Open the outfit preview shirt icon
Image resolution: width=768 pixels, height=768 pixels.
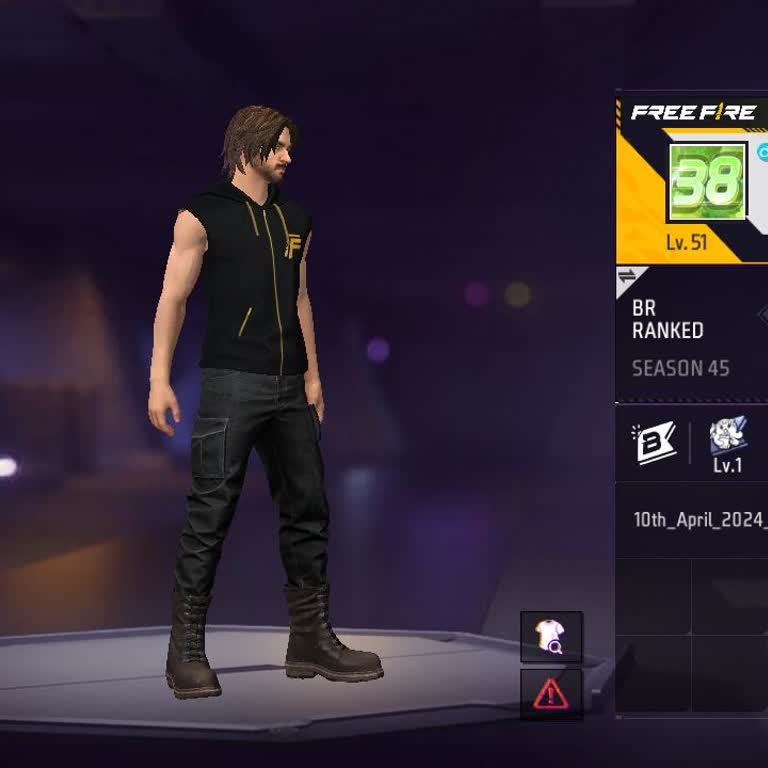tap(550, 636)
